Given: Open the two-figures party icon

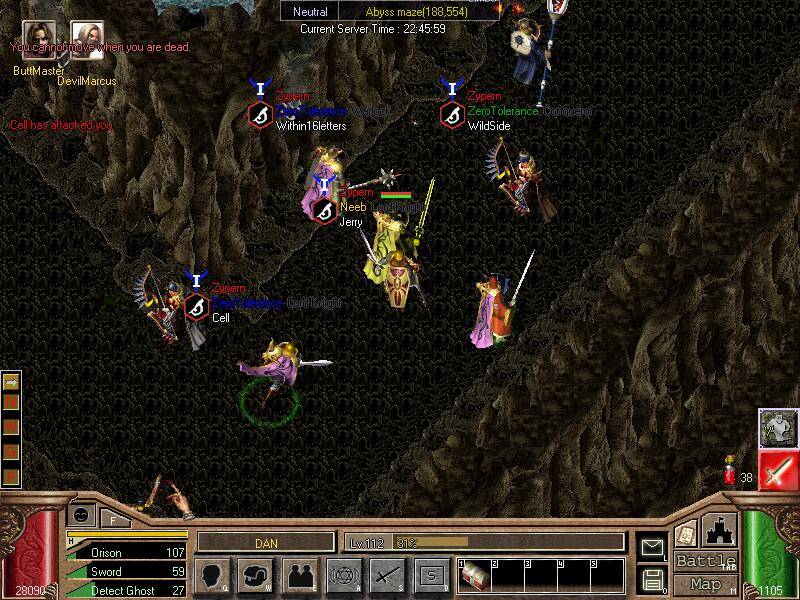Looking at the screenshot, I should [299, 575].
